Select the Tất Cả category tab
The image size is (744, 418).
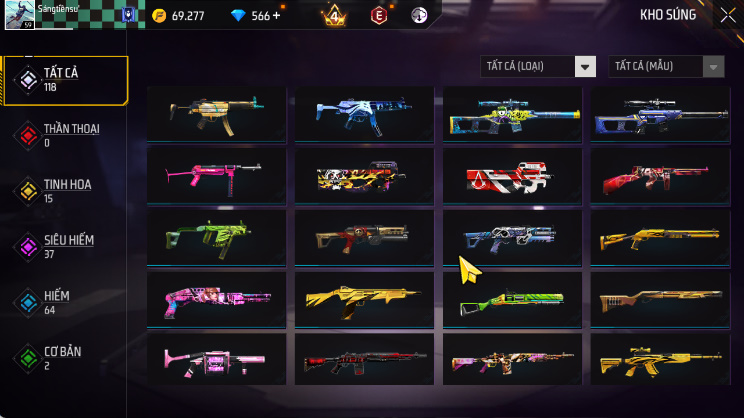(x=66, y=80)
